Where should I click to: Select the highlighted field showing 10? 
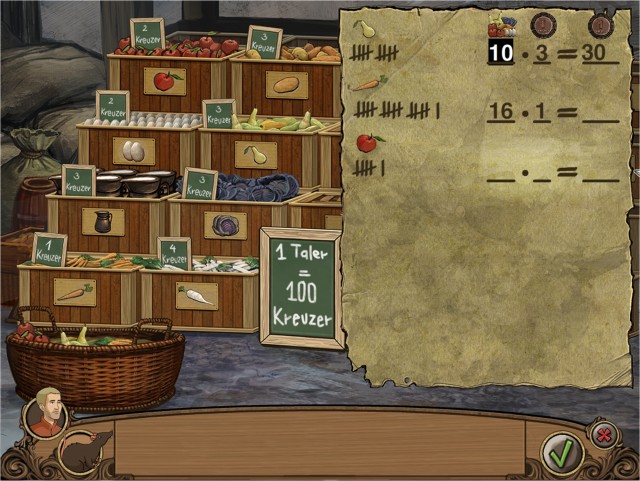pos(500,51)
